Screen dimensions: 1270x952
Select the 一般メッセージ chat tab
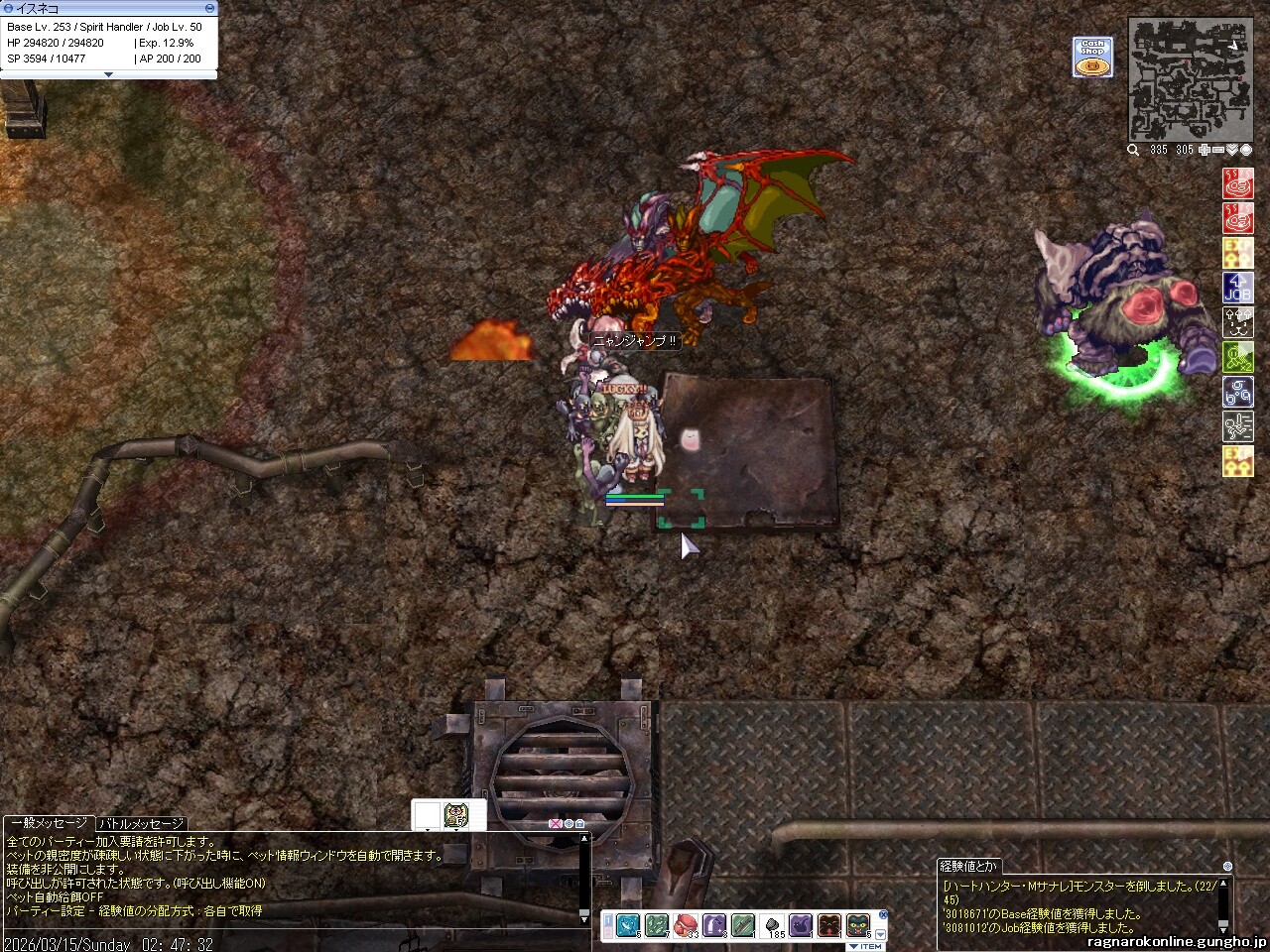coord(49,823)
